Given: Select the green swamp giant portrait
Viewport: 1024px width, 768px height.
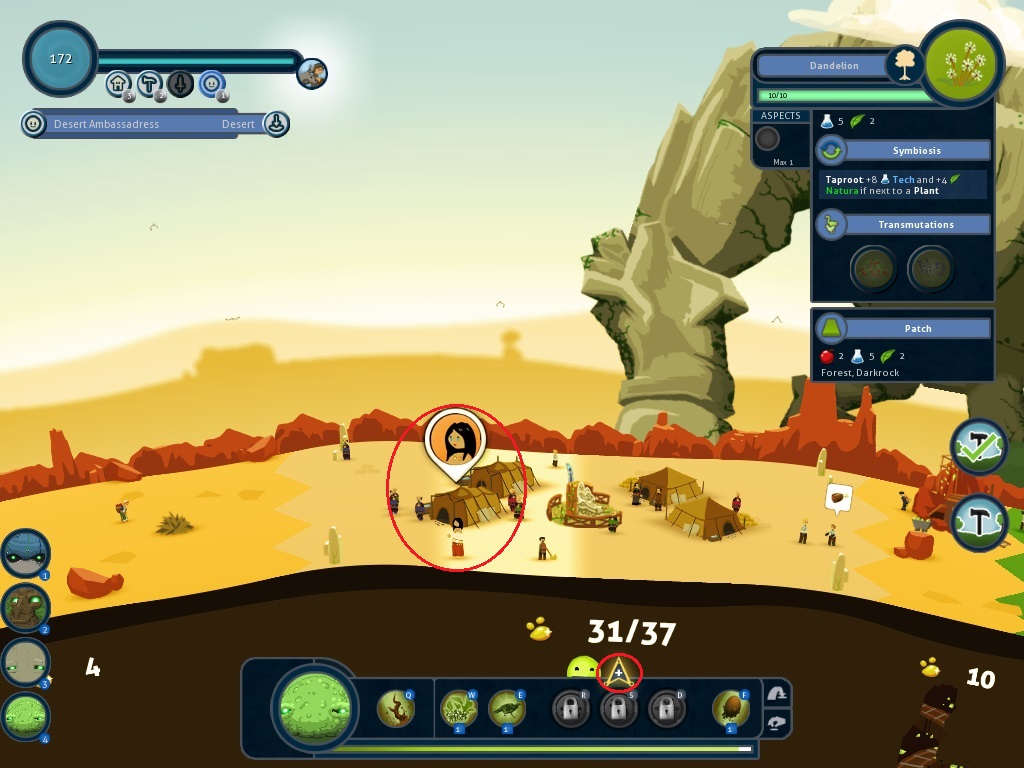Looking at the screenshot, I should pyautogui.click(x=25, y=716).
